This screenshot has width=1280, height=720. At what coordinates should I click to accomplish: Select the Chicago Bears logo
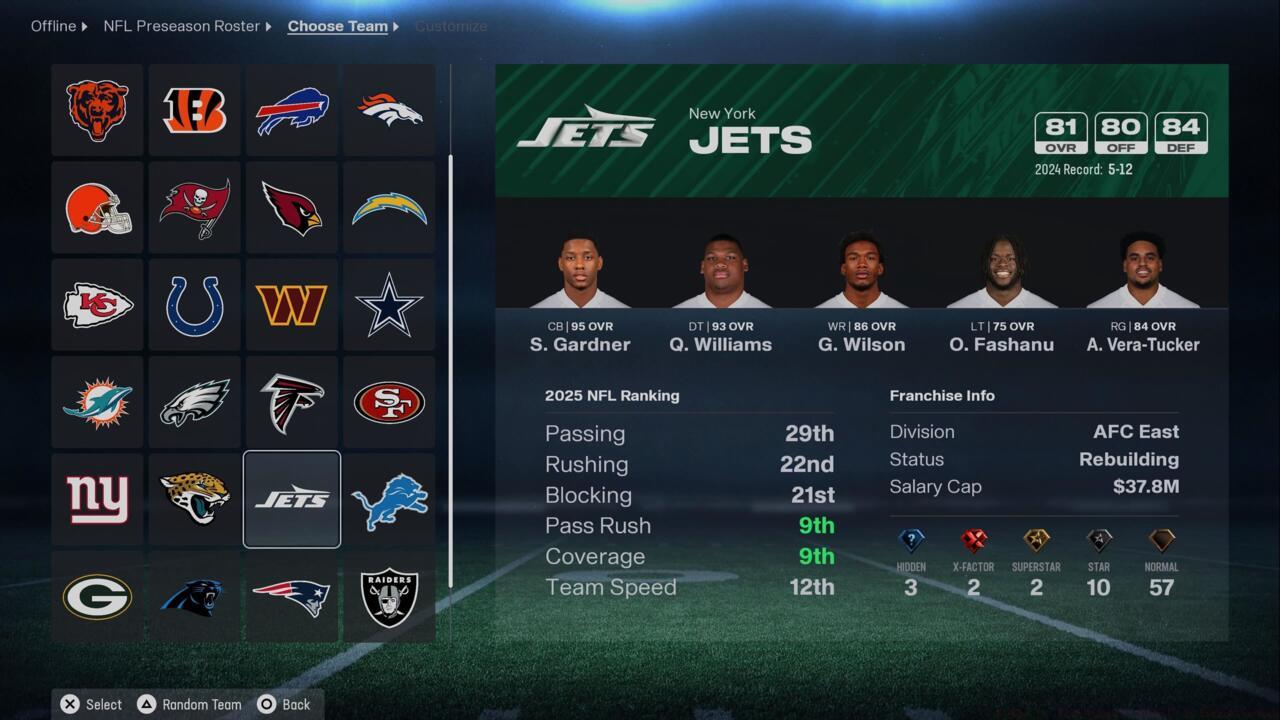click(x=97, y=110)
